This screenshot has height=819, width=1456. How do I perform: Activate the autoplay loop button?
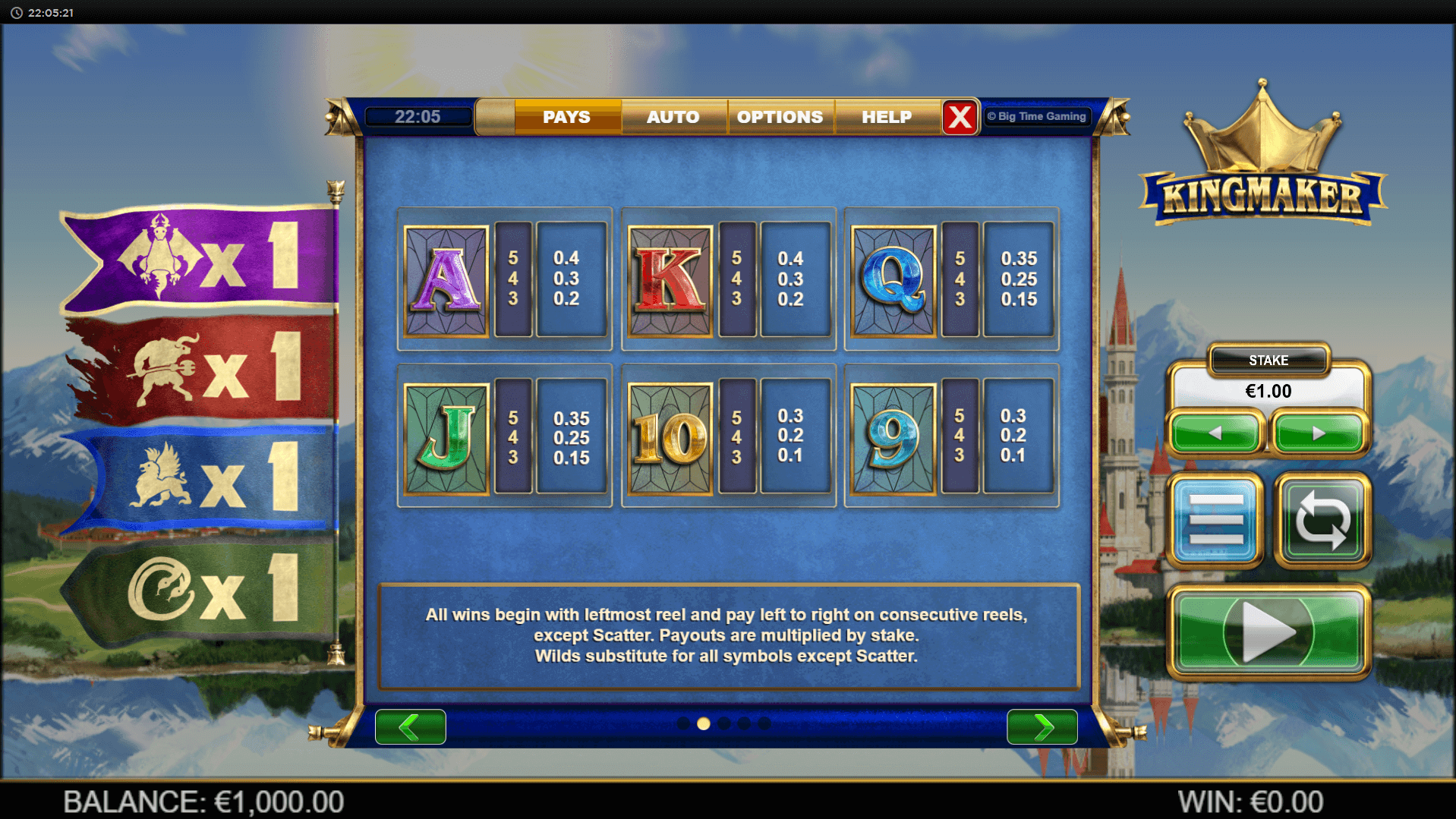(1322, 520)
